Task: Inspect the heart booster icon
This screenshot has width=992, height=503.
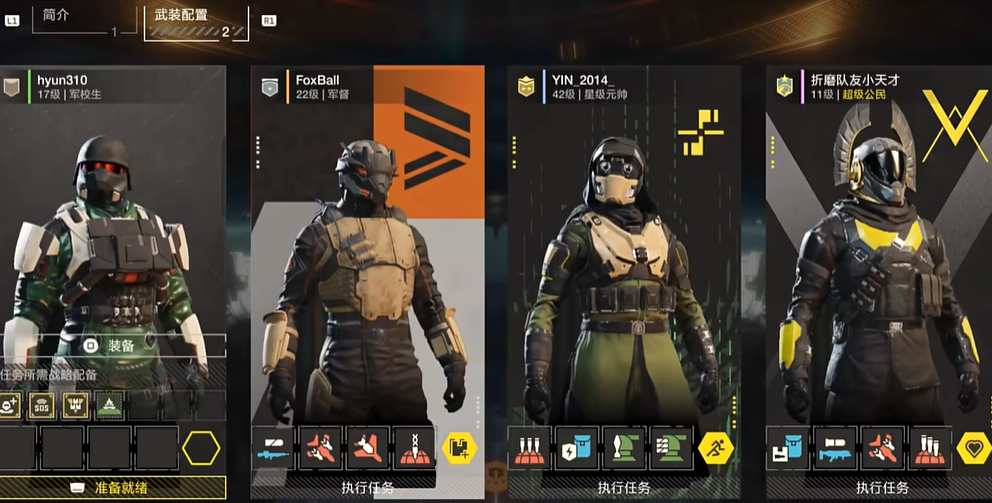Action: point(974,448)
